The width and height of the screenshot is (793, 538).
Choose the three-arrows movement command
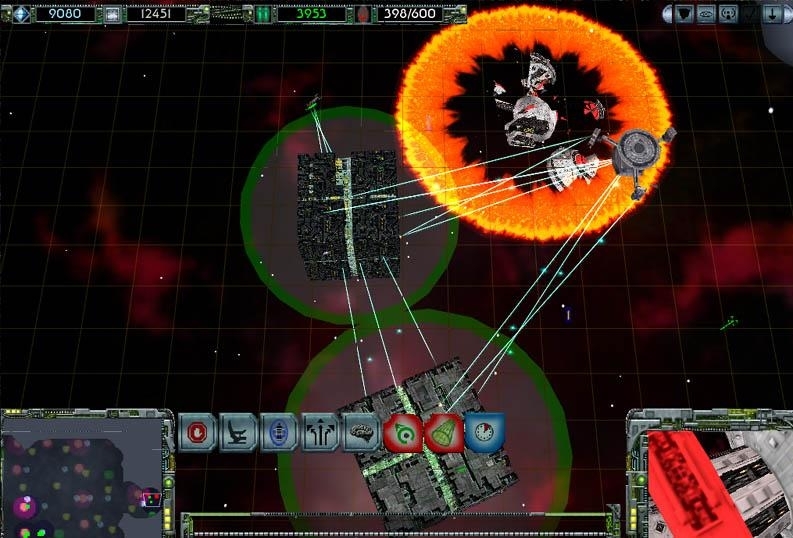tap(319, 433)
